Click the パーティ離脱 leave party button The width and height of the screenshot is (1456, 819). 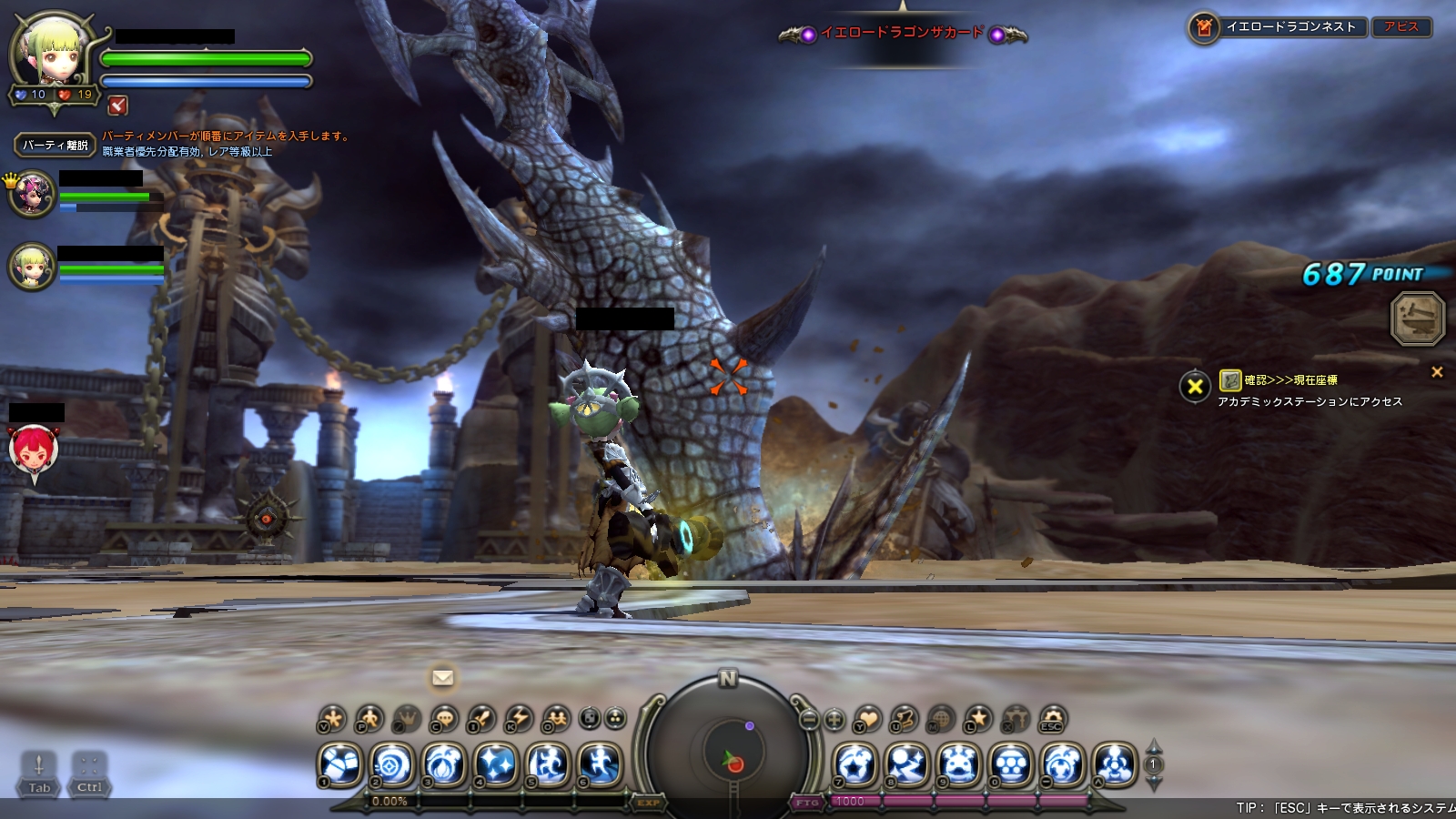coord(55,145)
